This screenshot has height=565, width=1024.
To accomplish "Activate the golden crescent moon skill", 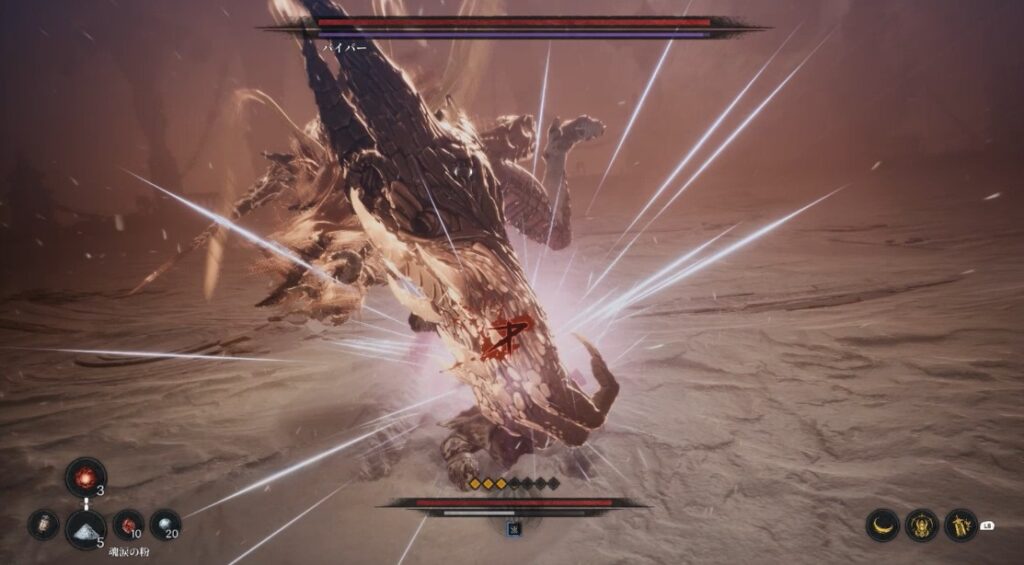I will (x=882, y=524).
